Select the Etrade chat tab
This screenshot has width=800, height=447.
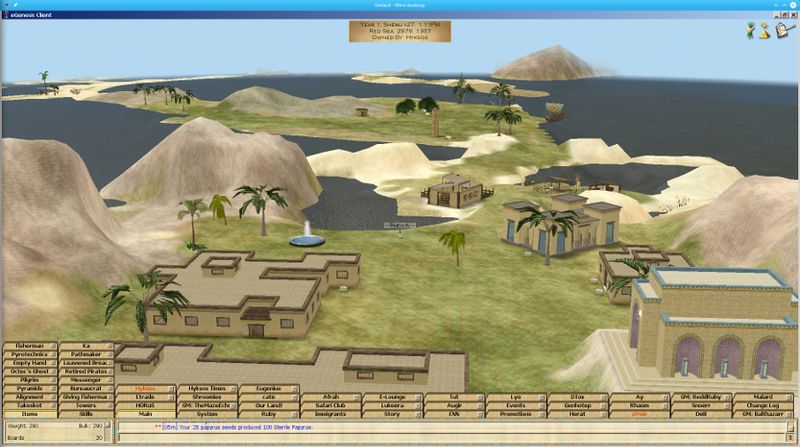(146, 396)
